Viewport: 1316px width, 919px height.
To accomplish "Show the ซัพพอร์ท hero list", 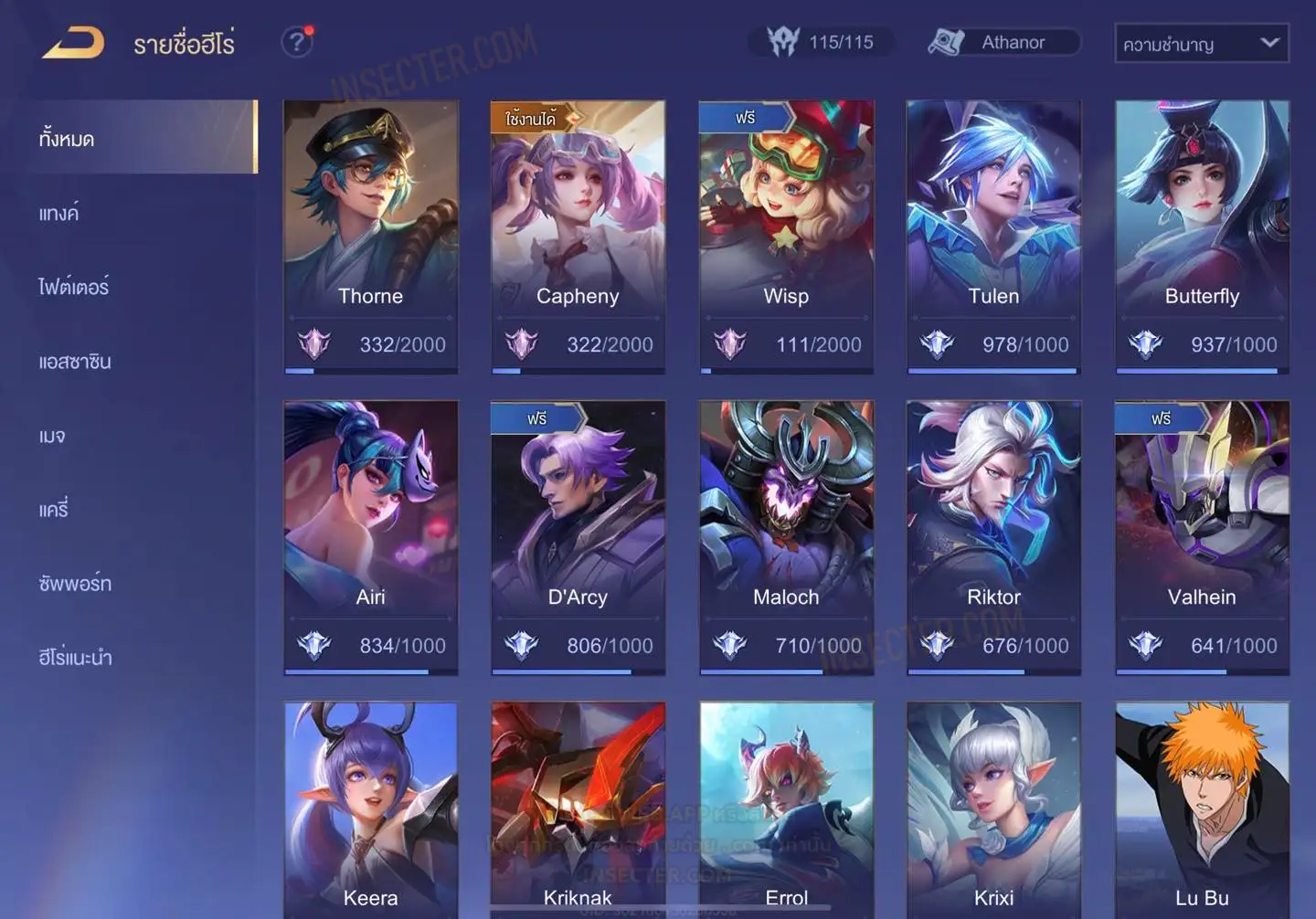I will pyautogui.click(x=75, y=584).
